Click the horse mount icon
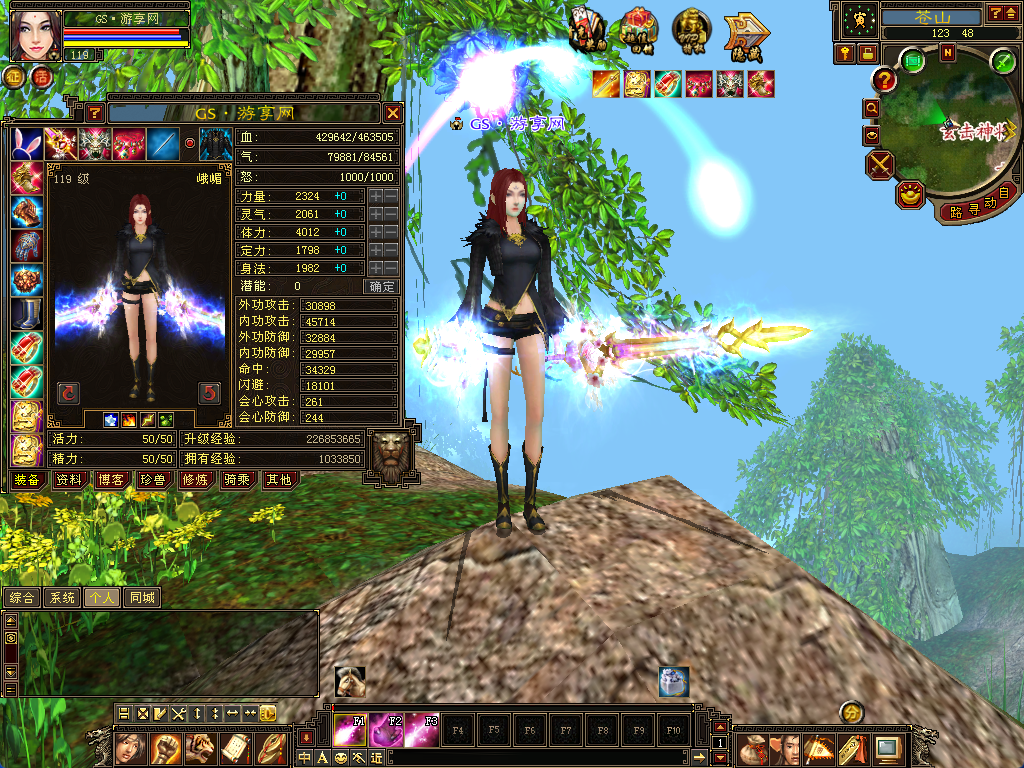Screen dimensions: 1024x768 (x=349, y=681)
